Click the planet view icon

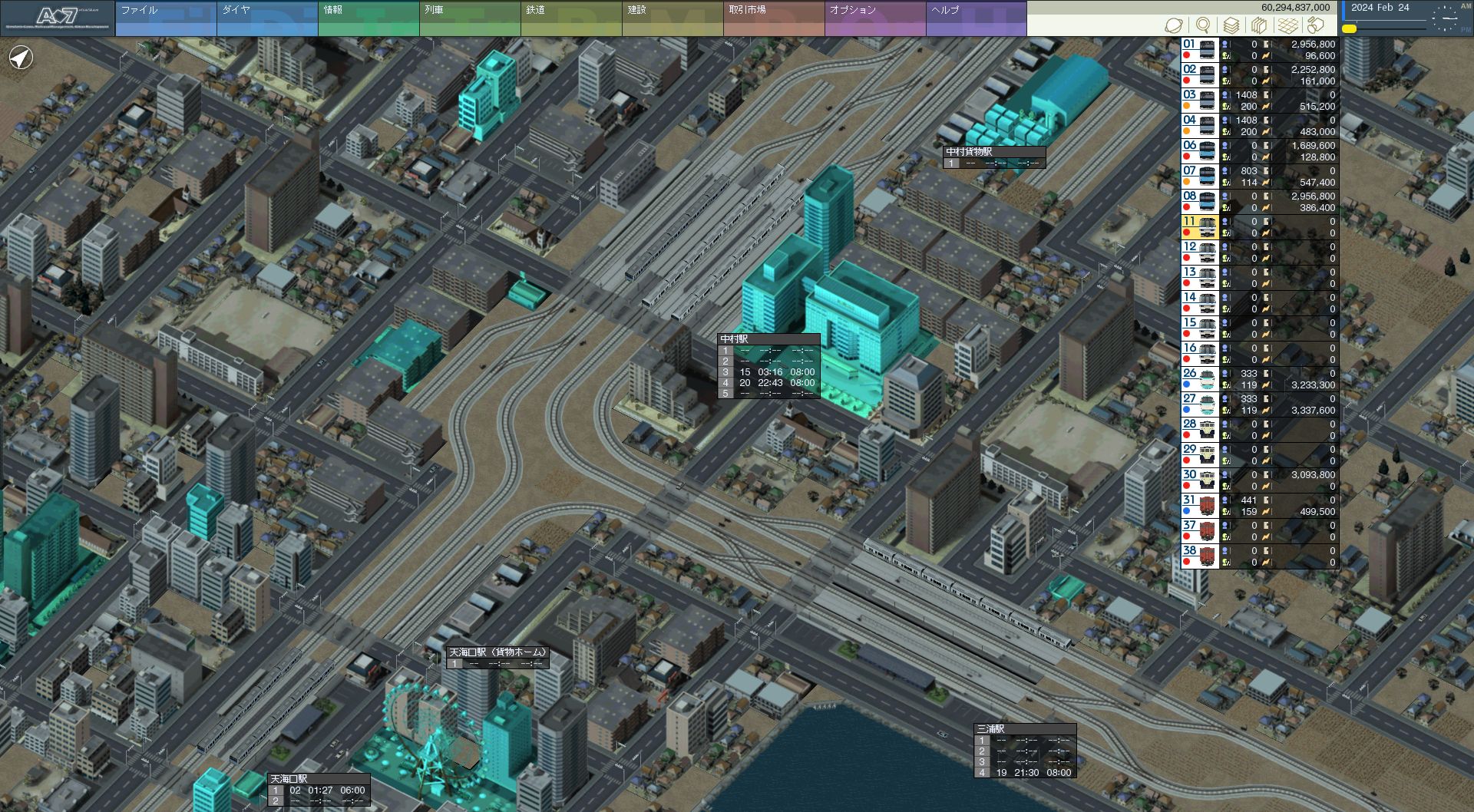(x=1174, y=25)
